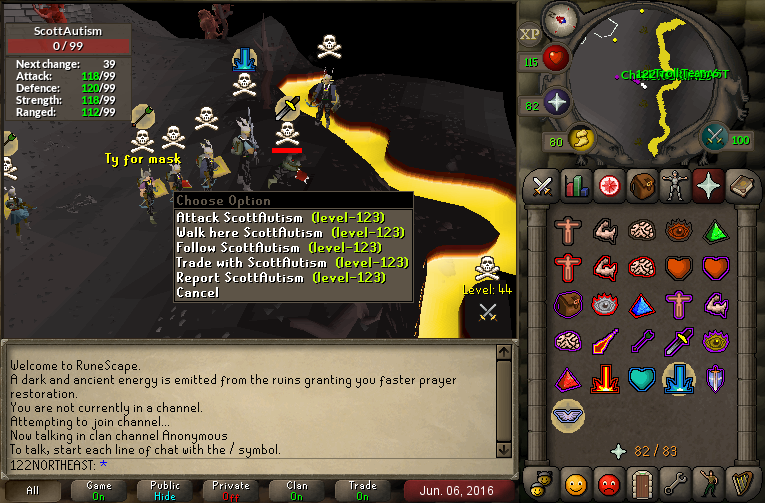Switch chat filter to Game

click(x=98, y=490)
